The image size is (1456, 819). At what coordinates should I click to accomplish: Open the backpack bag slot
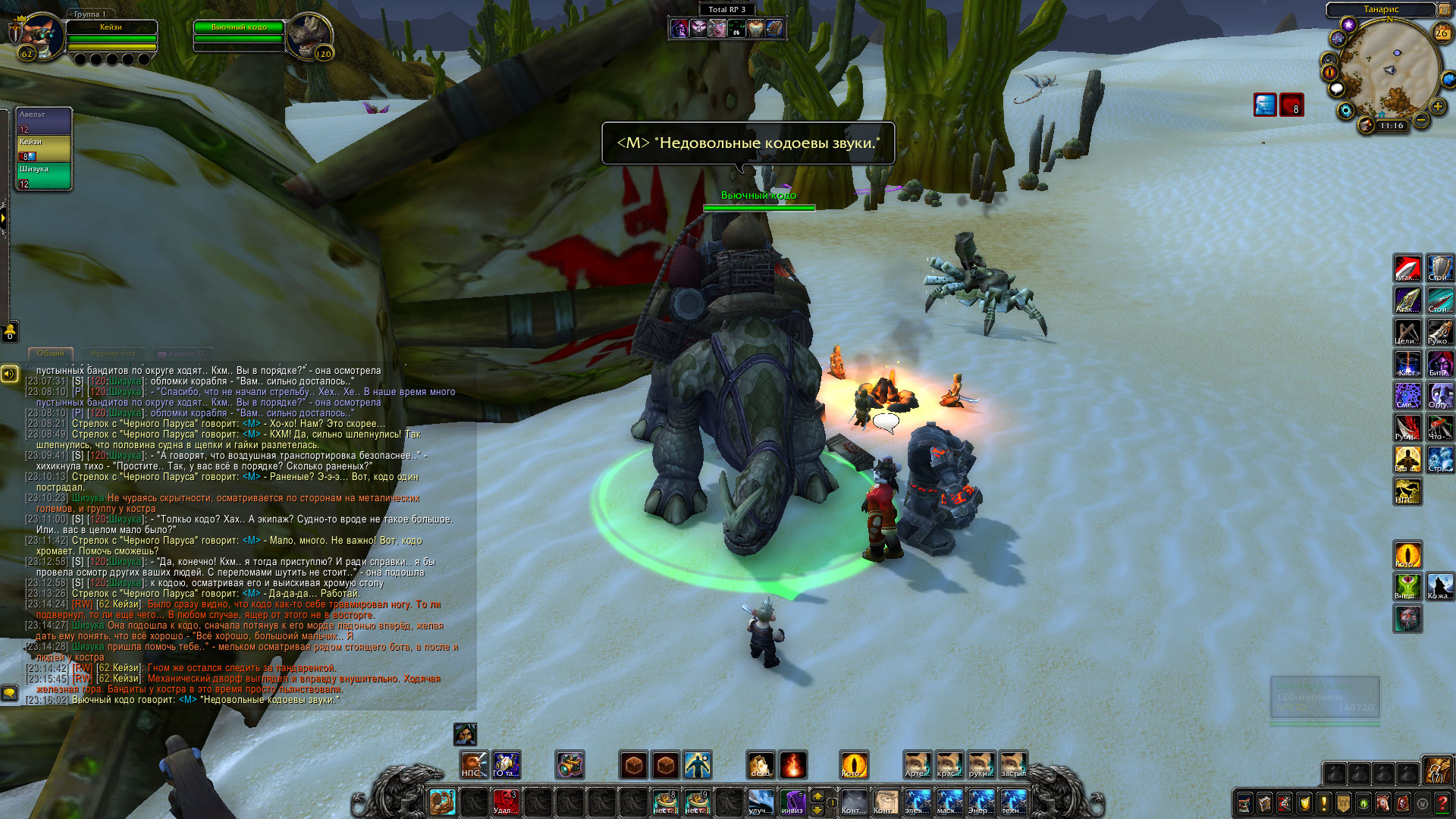coord(1436,770)
